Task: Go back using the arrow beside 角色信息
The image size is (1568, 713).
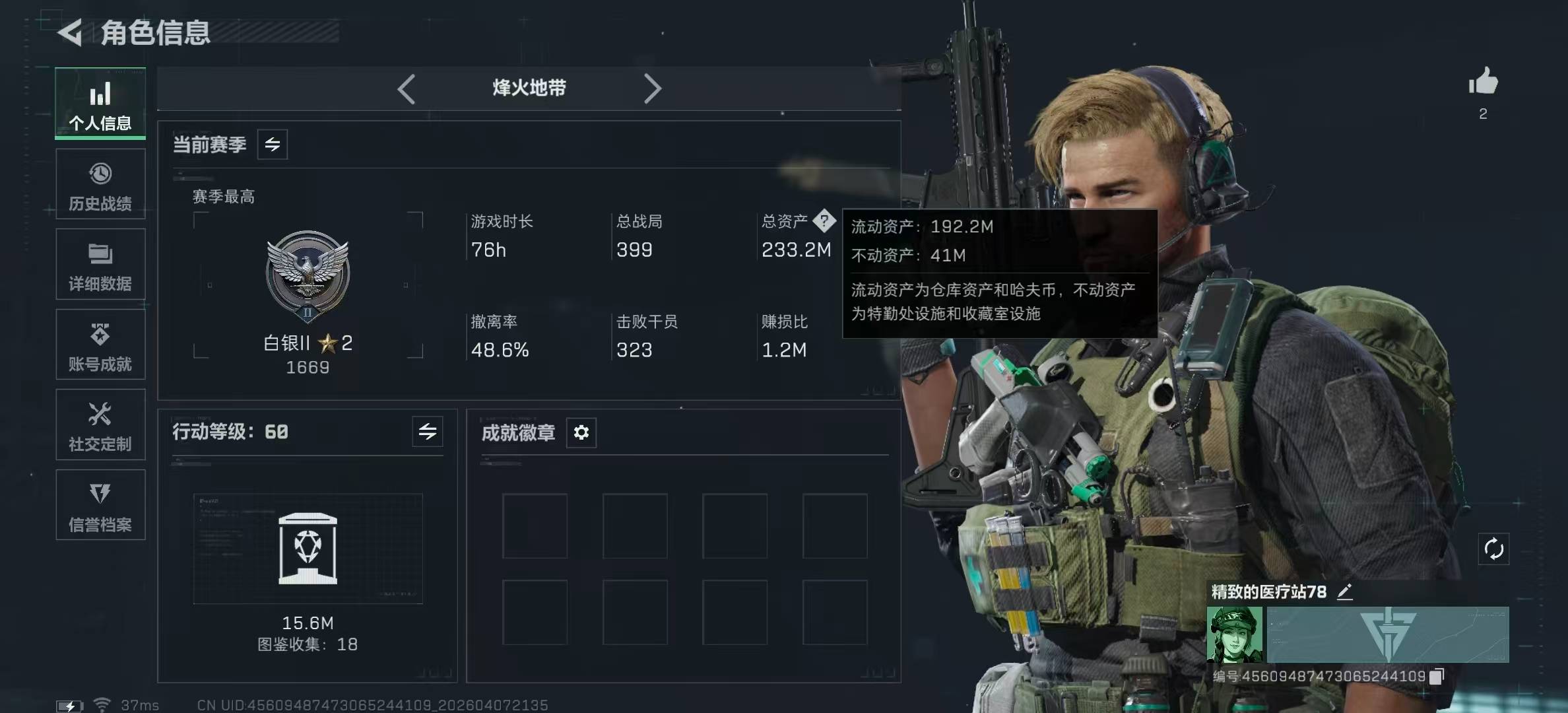Action: click(x=70, y=32)
